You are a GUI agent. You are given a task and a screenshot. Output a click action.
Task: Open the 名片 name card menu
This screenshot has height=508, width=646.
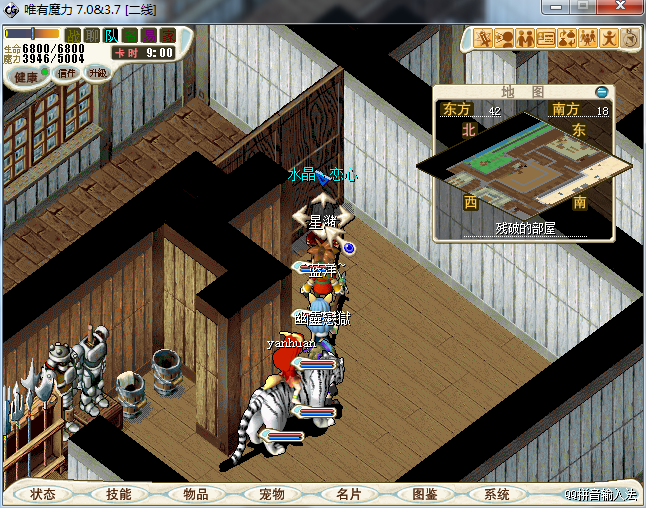tap(348, 494)
